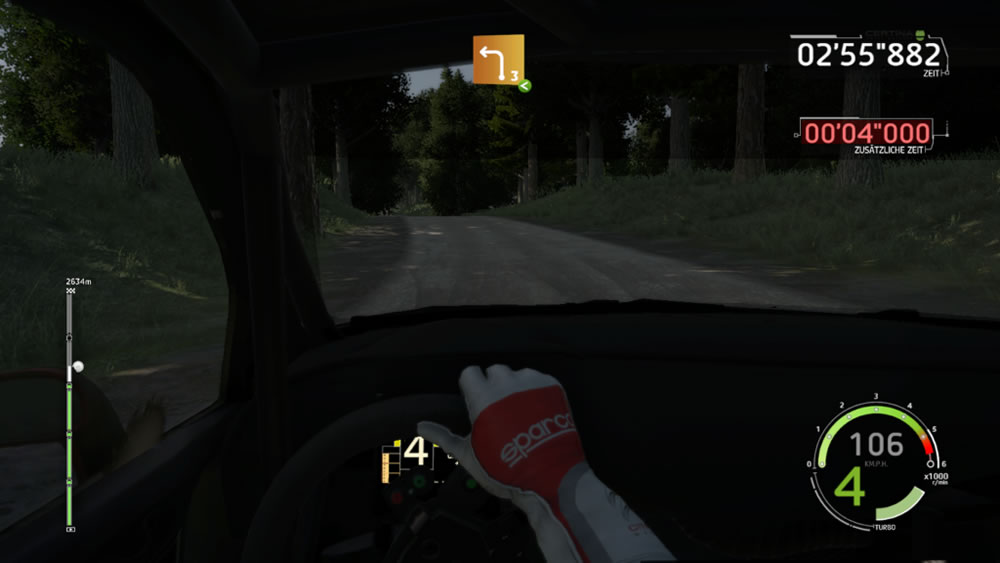1000x563 pixels.
Task: Select the vertical stage progress track
Action: 69,410
